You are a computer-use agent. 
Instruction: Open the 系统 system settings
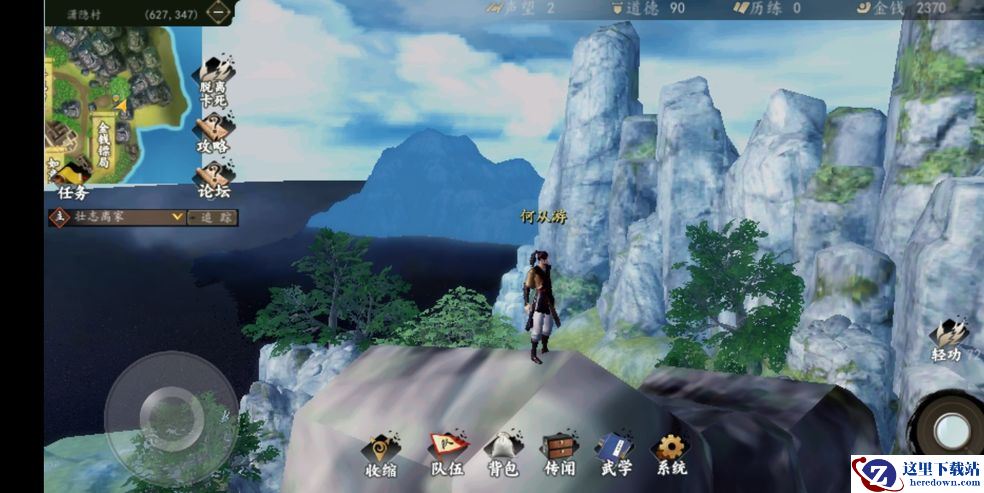(669, 456)
